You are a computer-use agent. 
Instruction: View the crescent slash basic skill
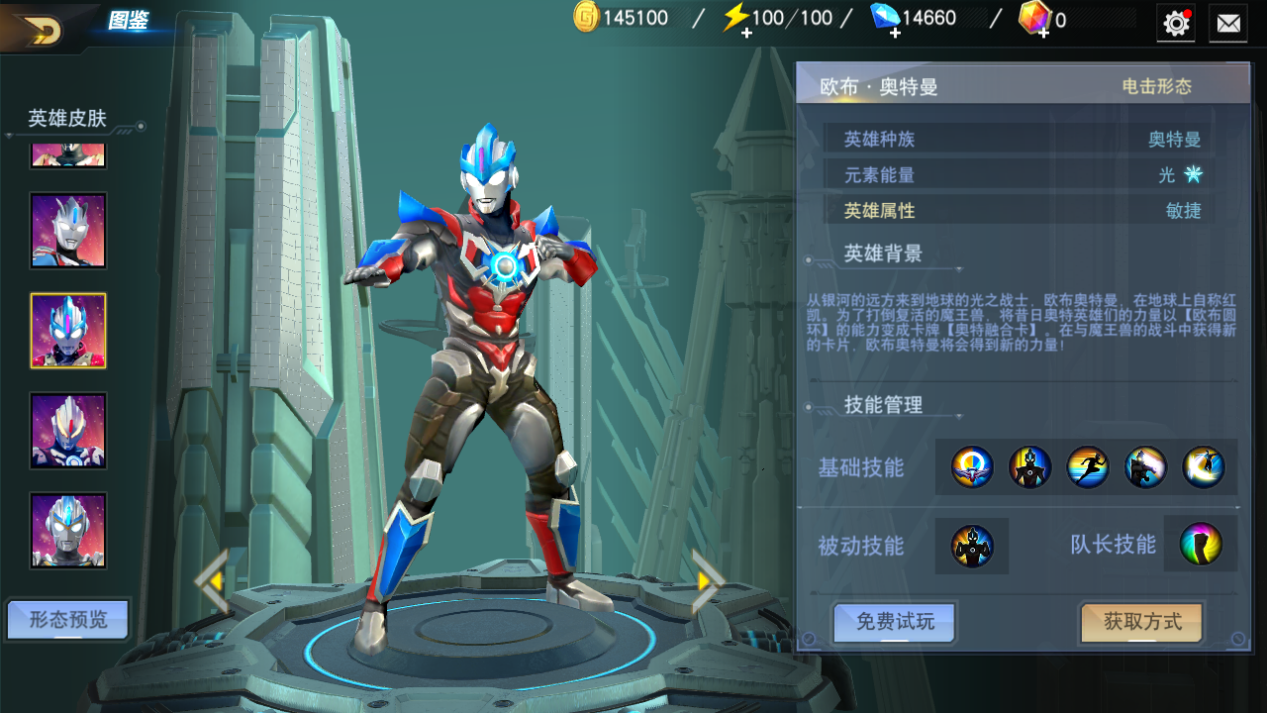pyautogui.click(x=1203, y=467)
